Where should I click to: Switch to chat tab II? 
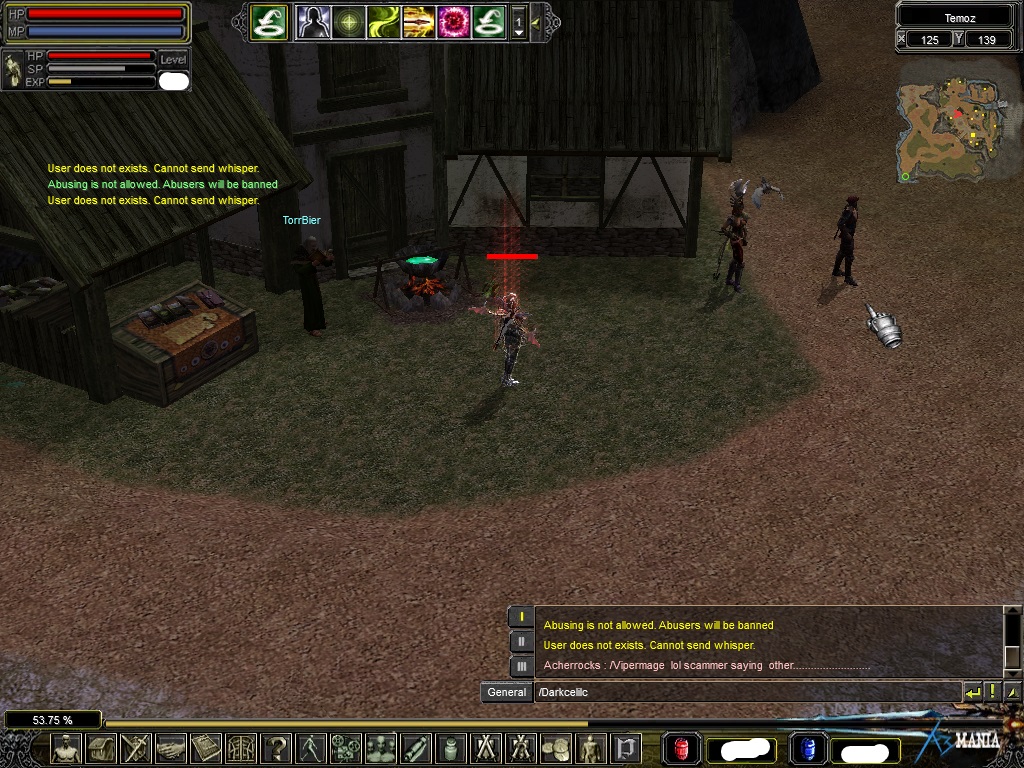(521, 642)
